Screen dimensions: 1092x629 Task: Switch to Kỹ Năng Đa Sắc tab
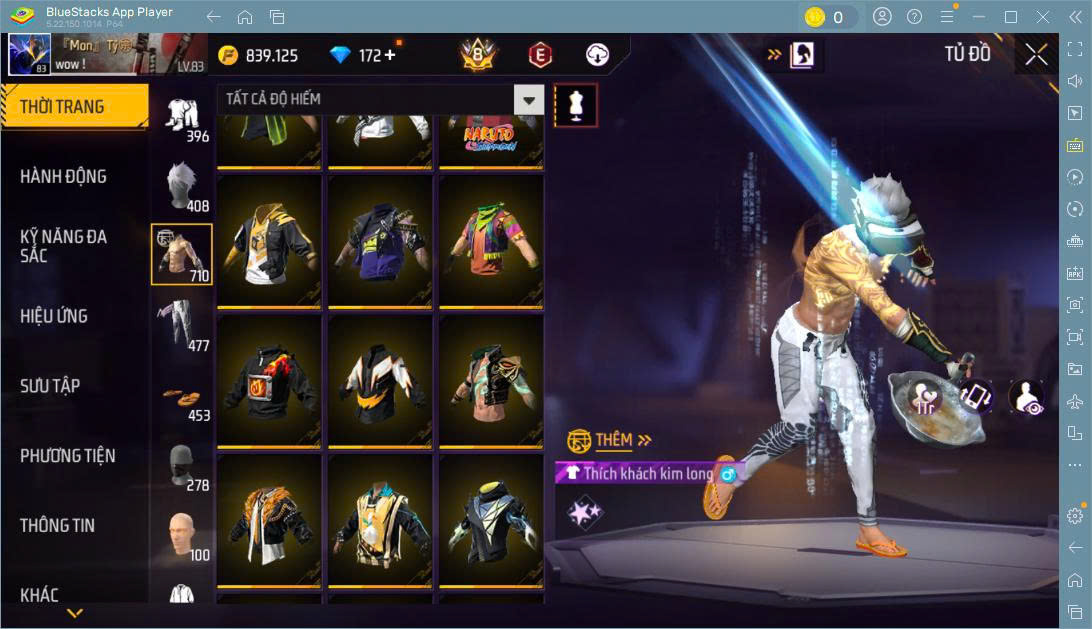click(x=63, y=246)
